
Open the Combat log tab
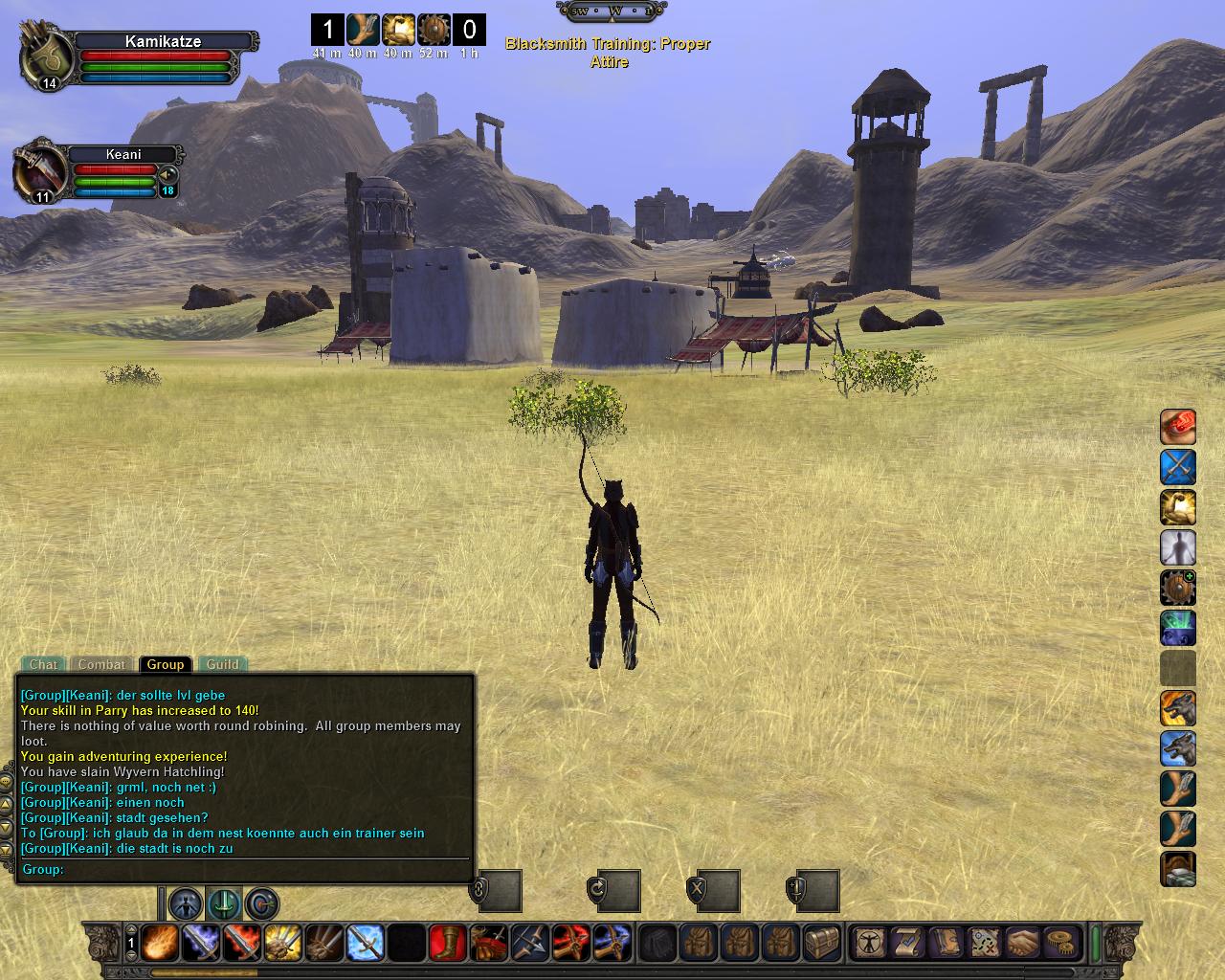click(x=101, y=664)
